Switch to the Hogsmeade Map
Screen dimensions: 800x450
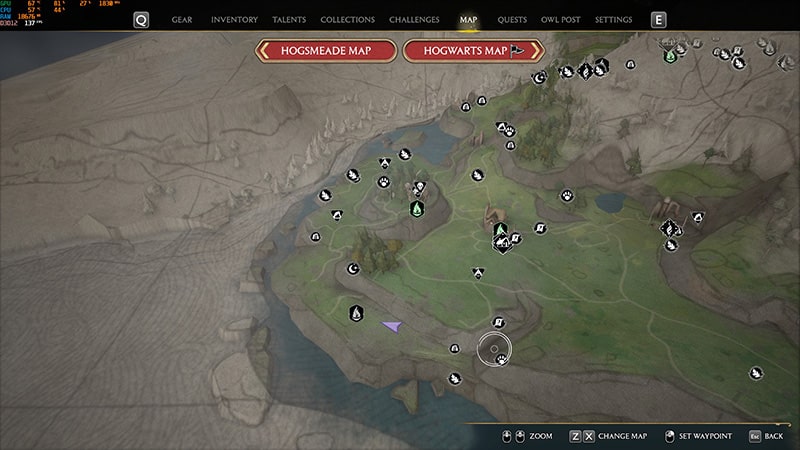(326, 51)
